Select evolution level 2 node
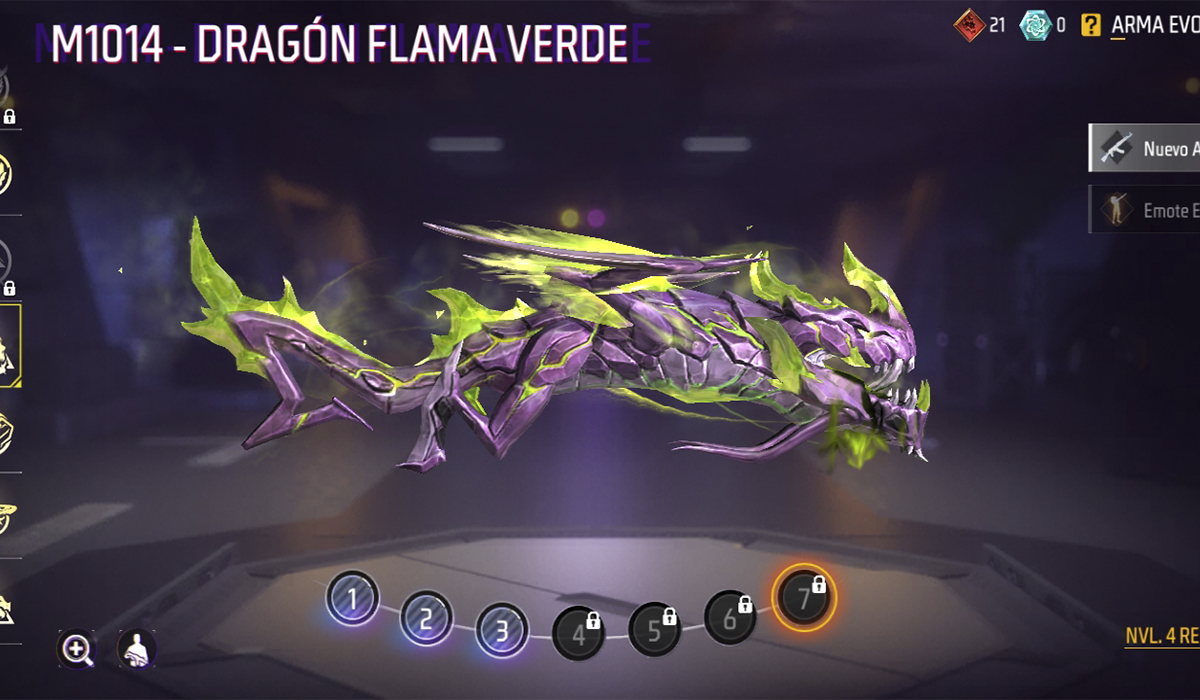Viewport: 1200px width, 700px height. tap(426, 618)
